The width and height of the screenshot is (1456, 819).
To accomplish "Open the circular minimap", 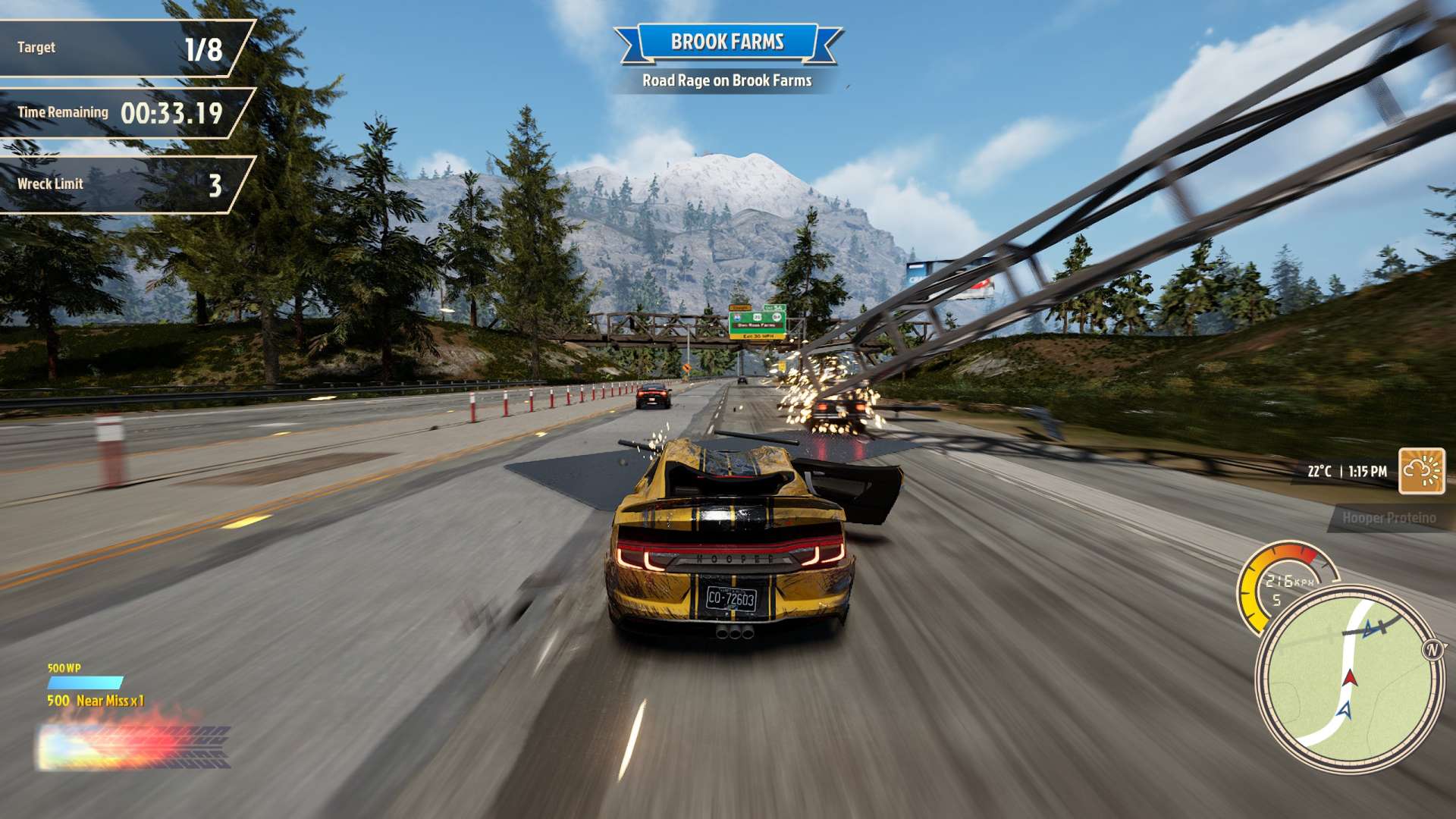I will click(x=1346, y=679).
